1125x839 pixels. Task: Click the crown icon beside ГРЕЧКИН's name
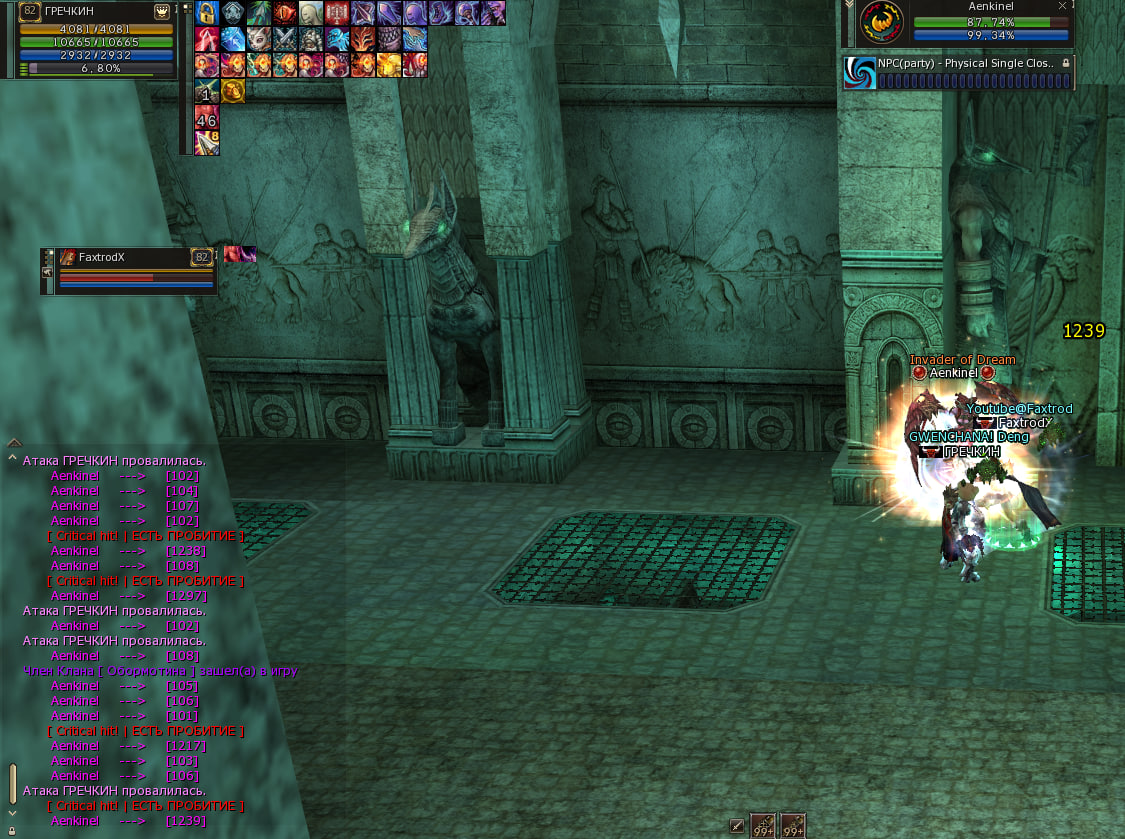[161, 11]
